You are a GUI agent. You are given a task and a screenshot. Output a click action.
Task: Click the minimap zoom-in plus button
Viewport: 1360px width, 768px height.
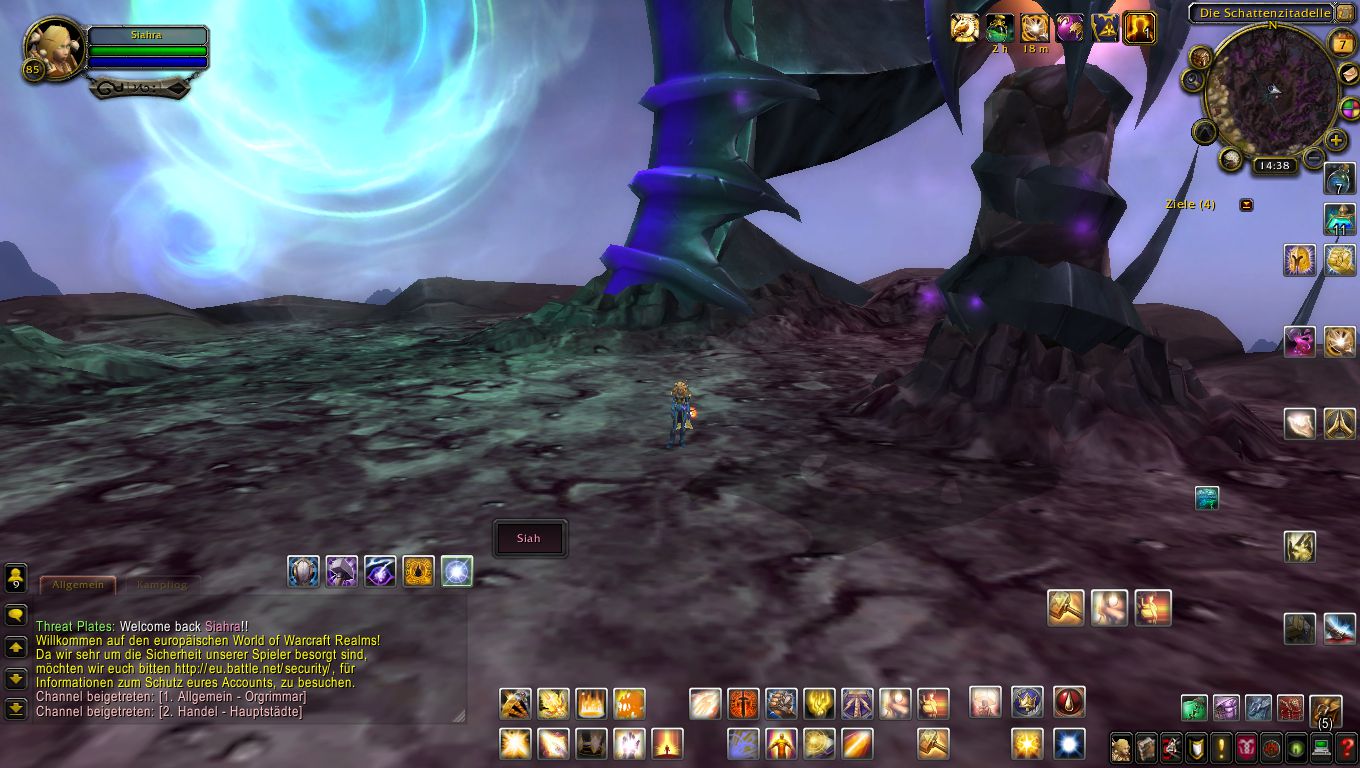point(1335,140)
